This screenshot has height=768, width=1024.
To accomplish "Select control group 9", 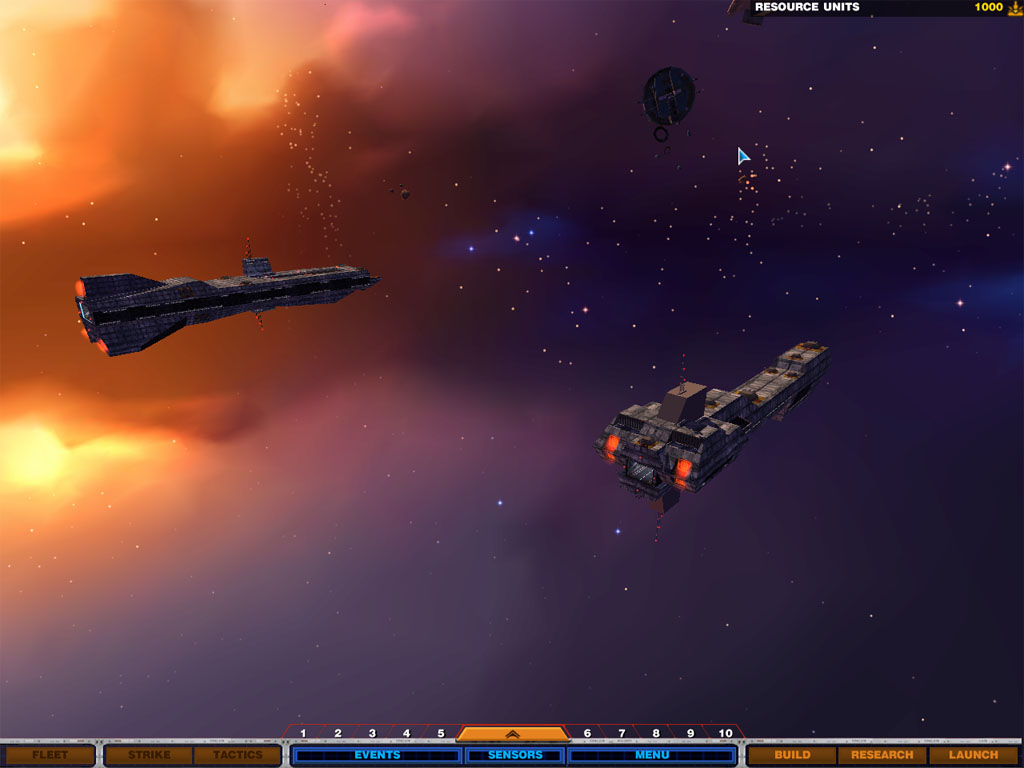I will pyautogui.click(x=690, y=734).
